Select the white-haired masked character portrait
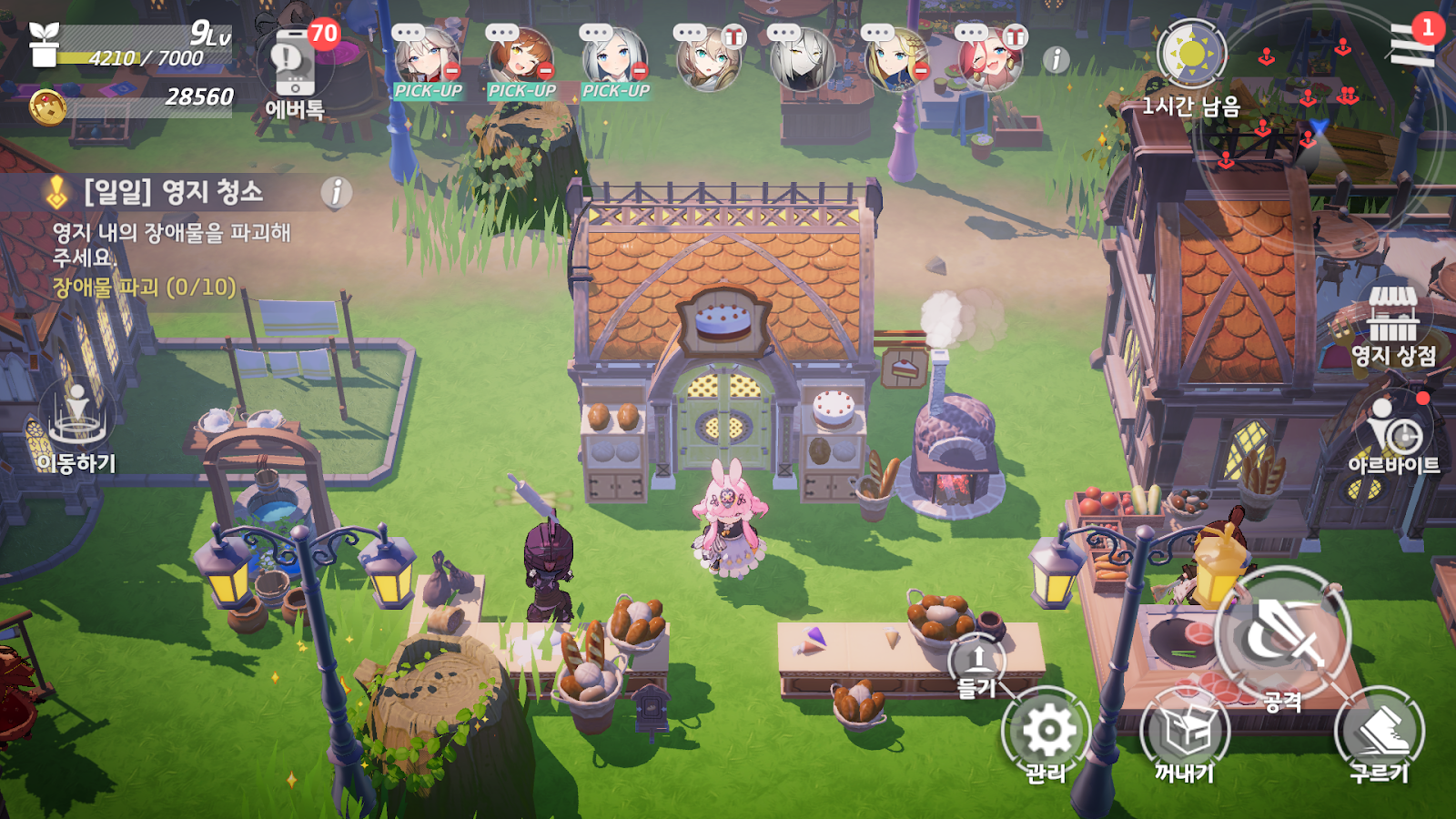Screen dimensions: 1456x819 coord(801,59)
